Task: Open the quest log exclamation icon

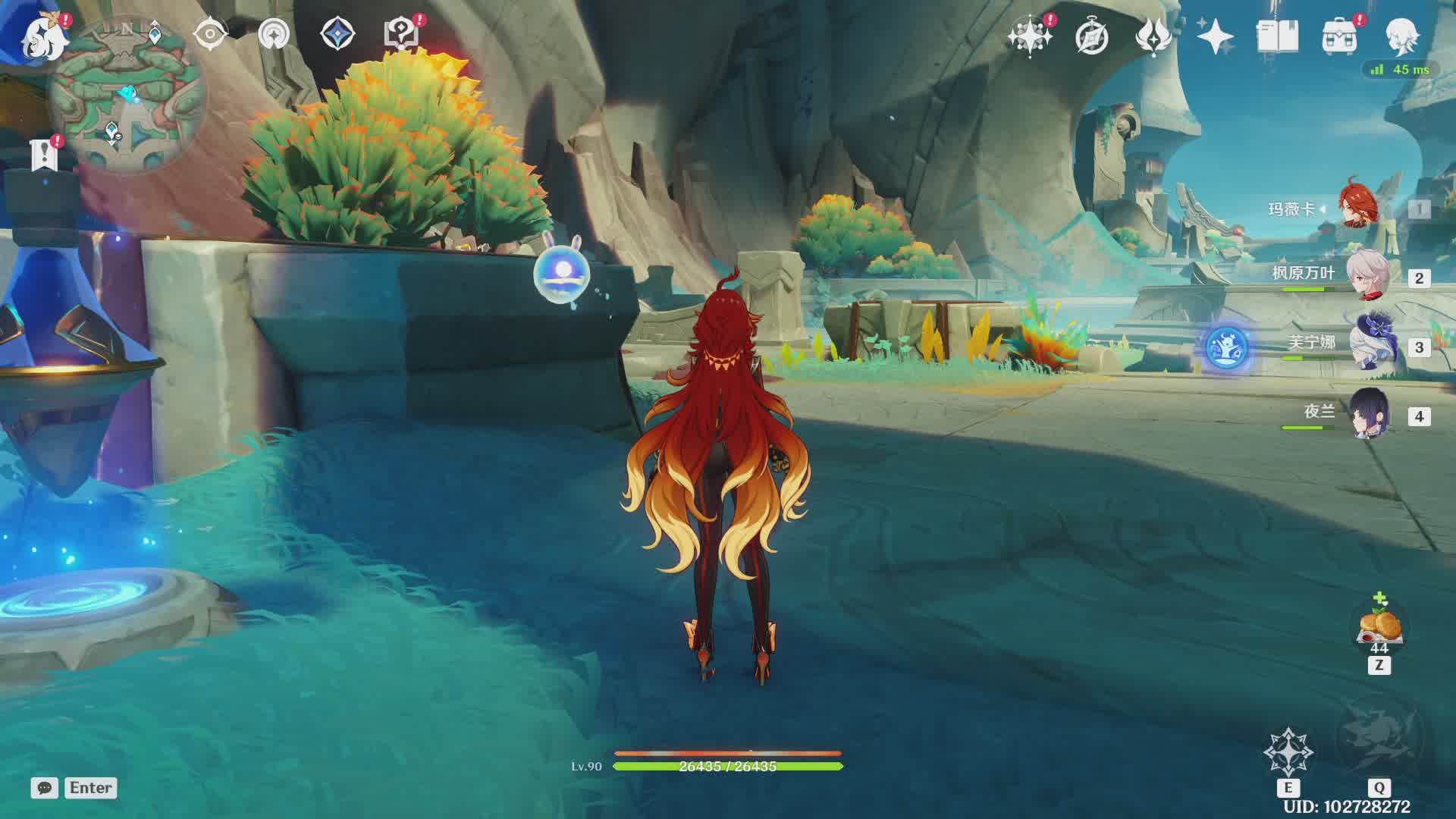Action: pyautogui.click(x=44, y=154)
